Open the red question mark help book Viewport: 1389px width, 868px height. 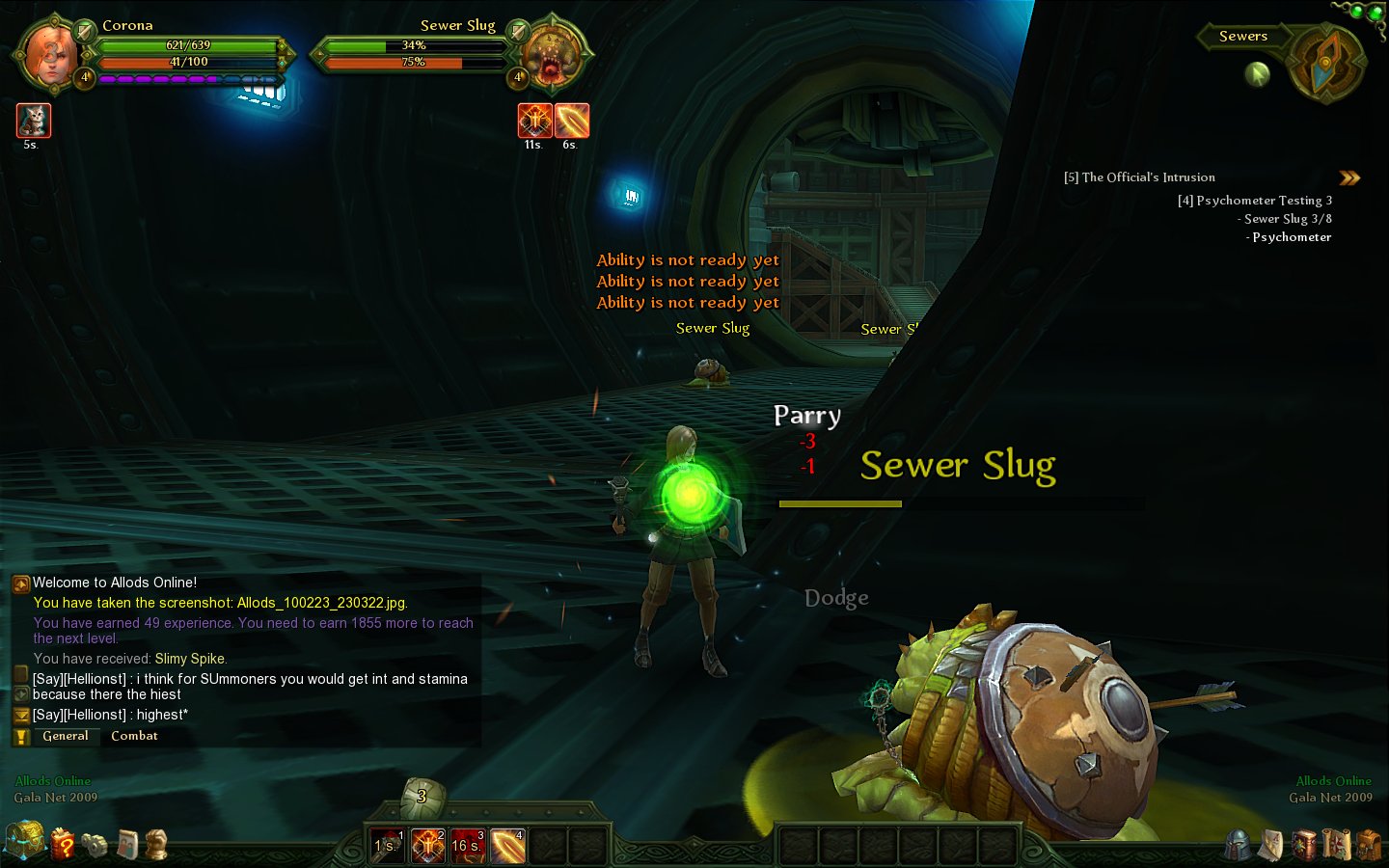pos(63,844)
